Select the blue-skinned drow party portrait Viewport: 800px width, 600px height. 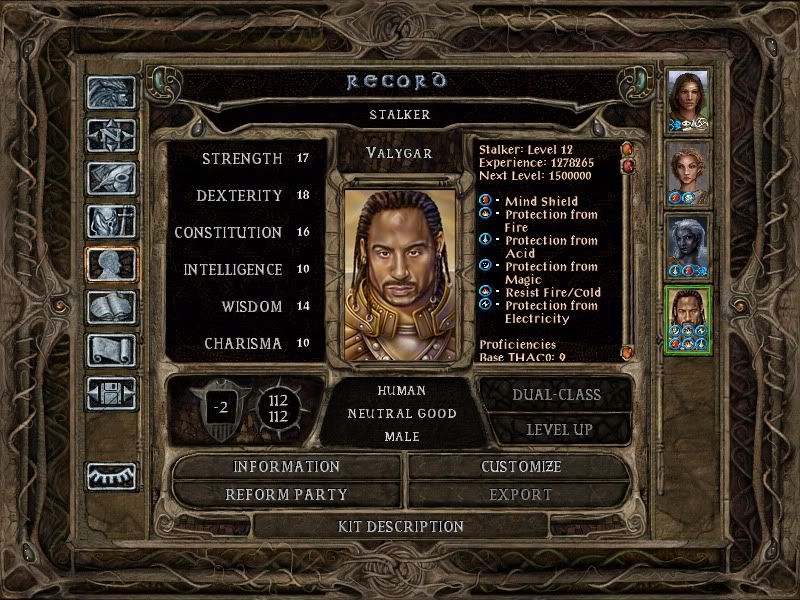click(x=688, y=246)
